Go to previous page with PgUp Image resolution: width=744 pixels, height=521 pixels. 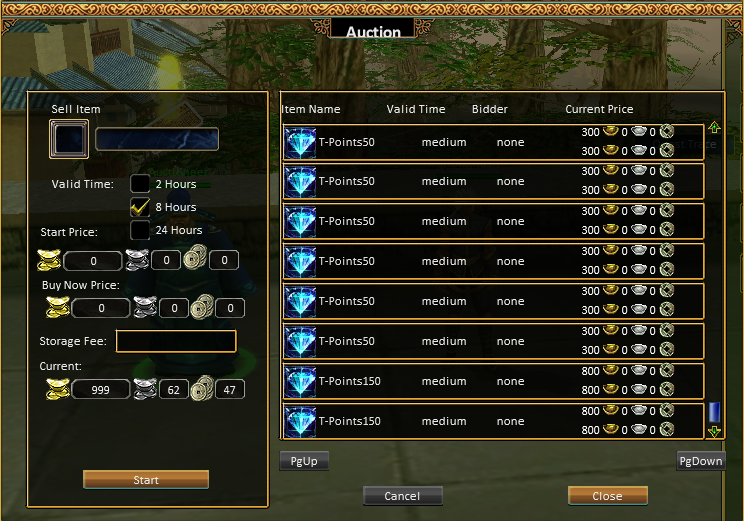[x=304, y=461]
